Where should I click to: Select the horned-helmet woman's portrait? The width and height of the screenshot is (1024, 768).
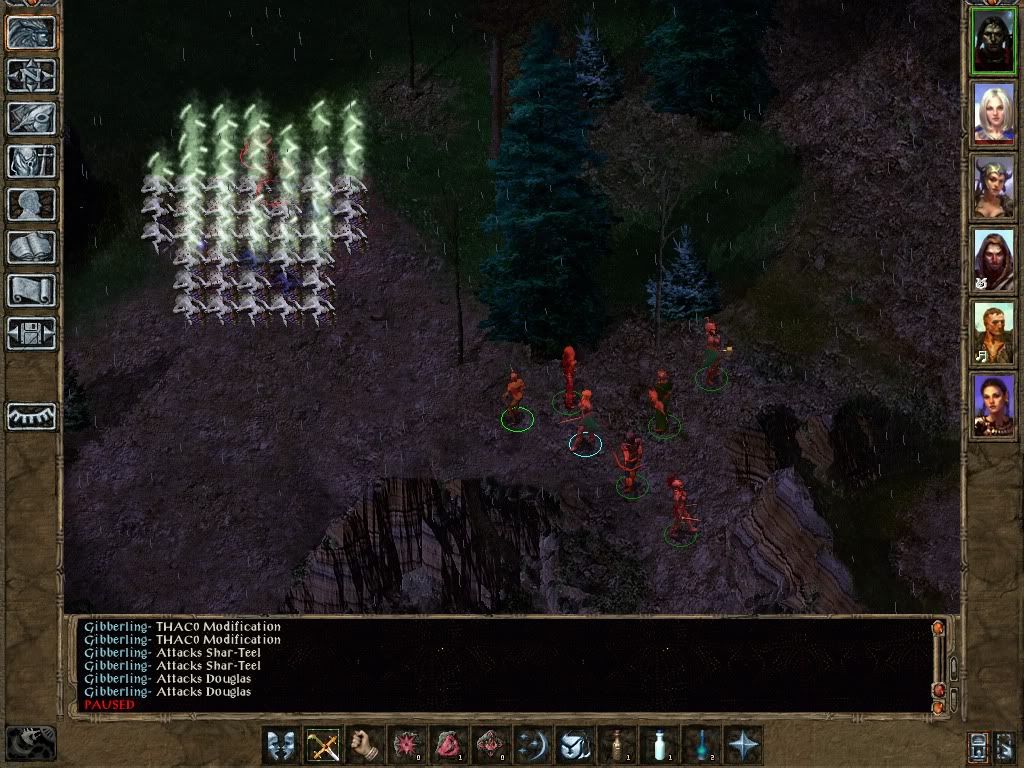pos(993,186)
